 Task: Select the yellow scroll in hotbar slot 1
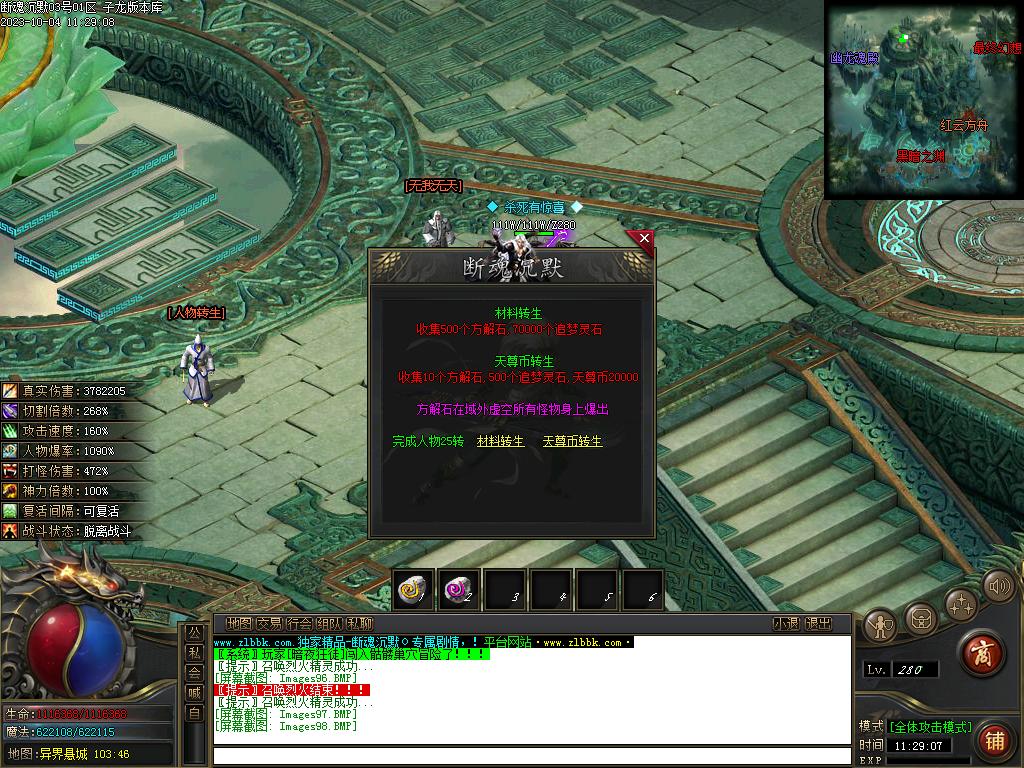pyautogui.click(x=413, y=590)
